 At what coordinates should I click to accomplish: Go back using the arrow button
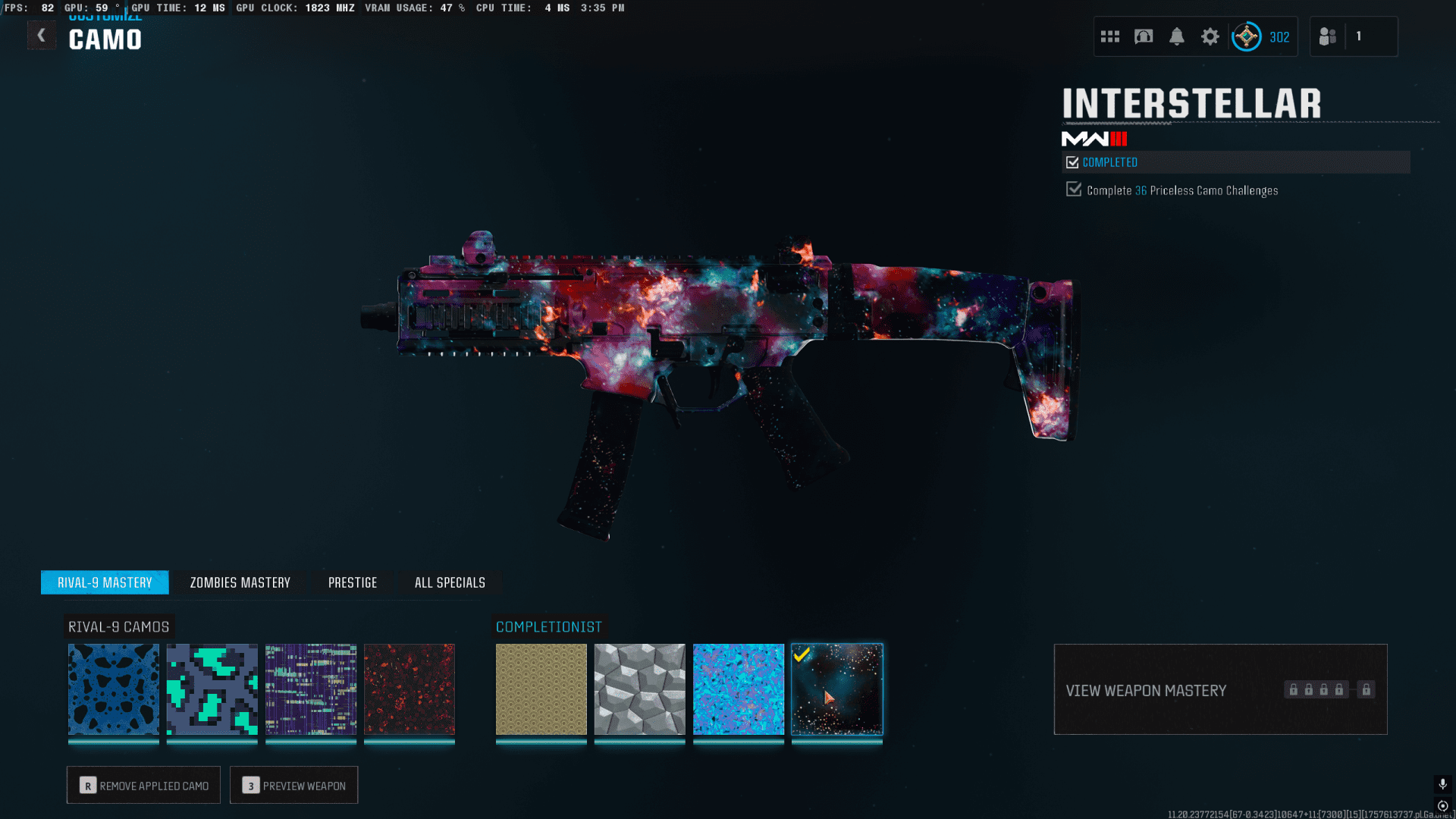coord(42,36)
